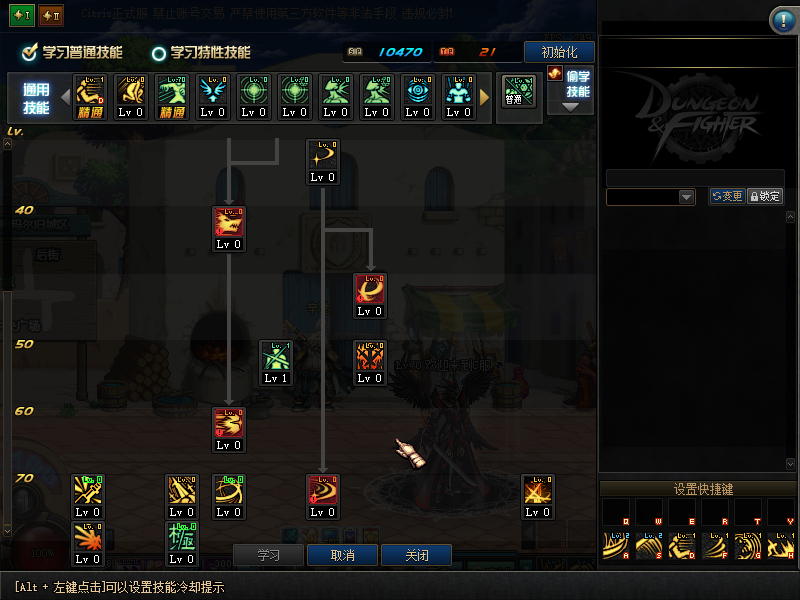
Task: Show next general skills with right arrow
Action: click(485, 97)
